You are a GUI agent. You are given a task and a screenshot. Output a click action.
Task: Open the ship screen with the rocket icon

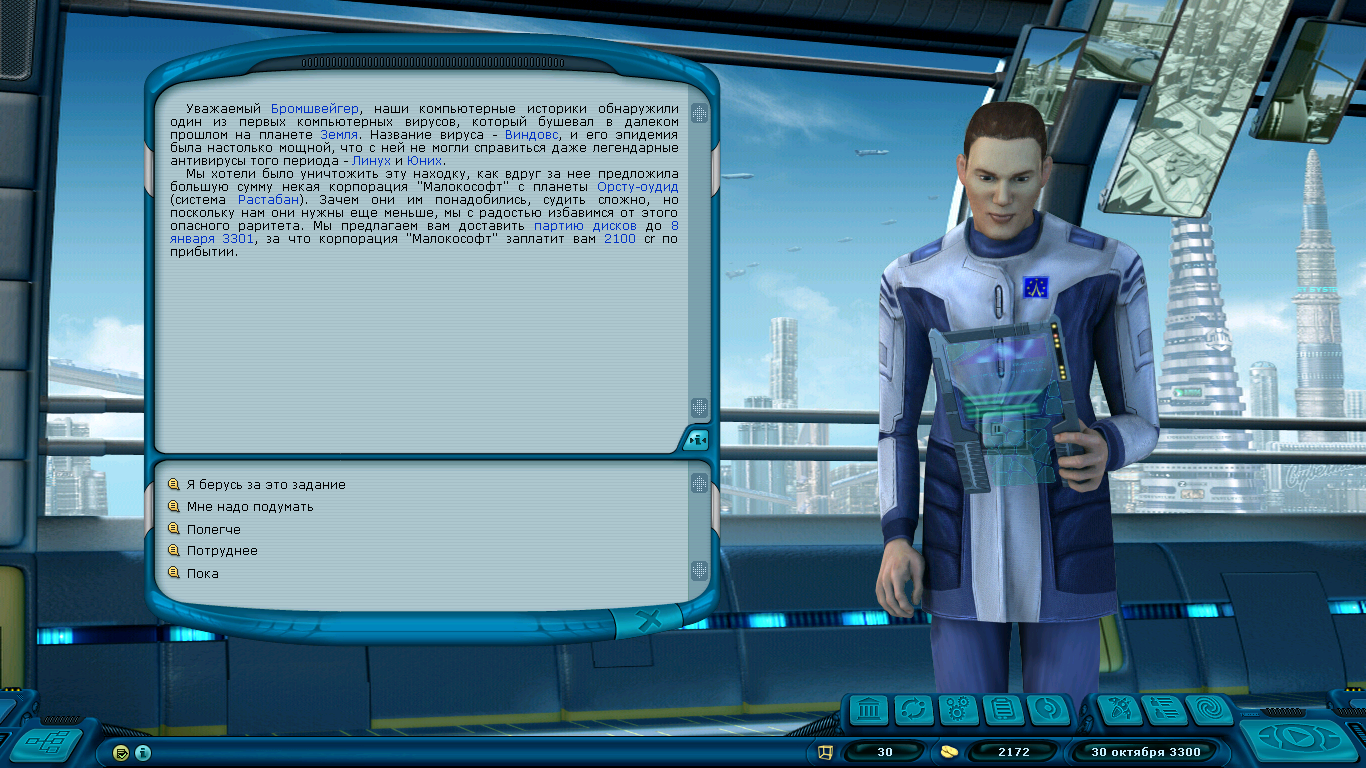click(x=1119, y=711)
